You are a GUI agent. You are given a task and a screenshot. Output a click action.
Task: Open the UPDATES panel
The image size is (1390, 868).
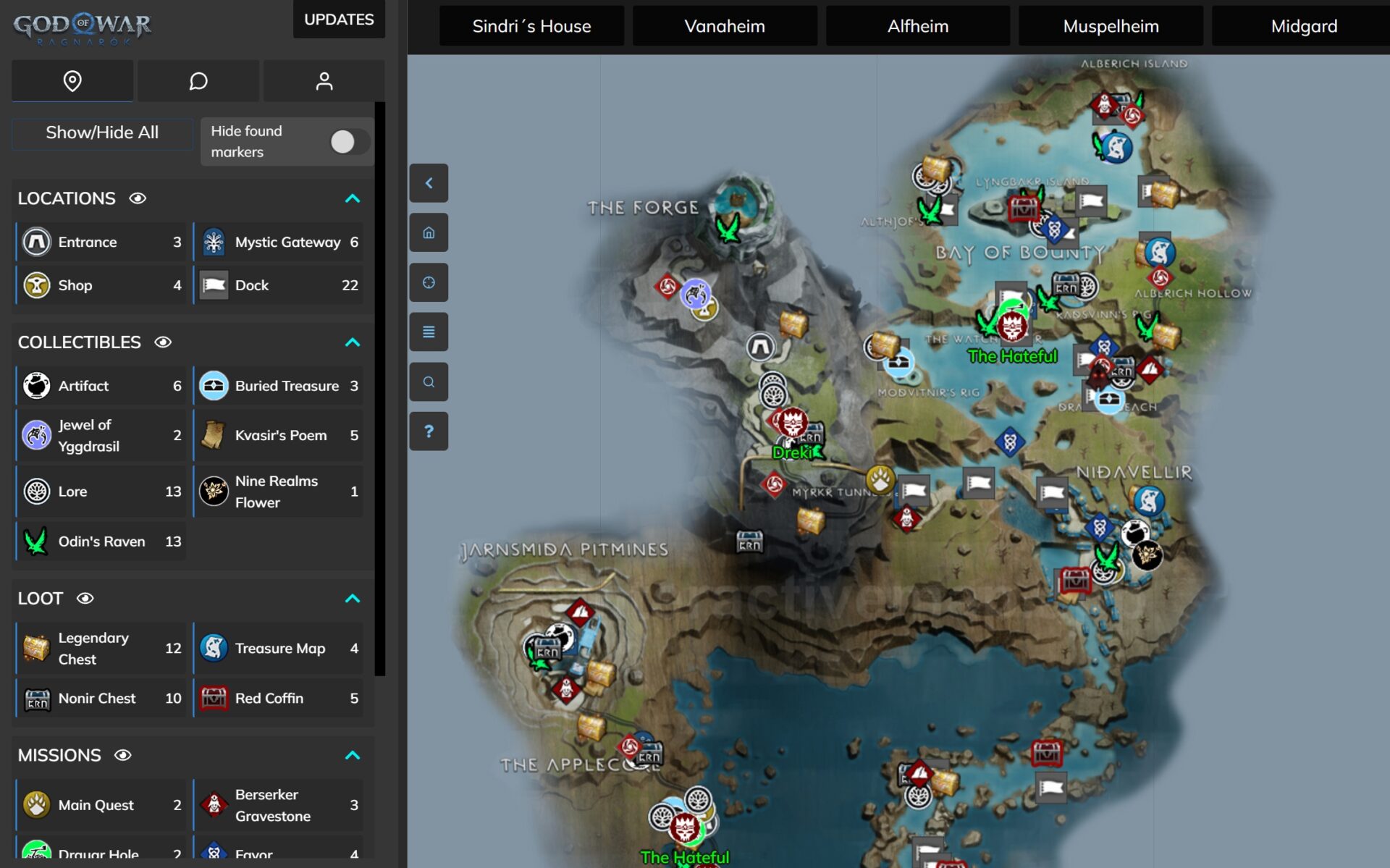click(x=339, y=20)
